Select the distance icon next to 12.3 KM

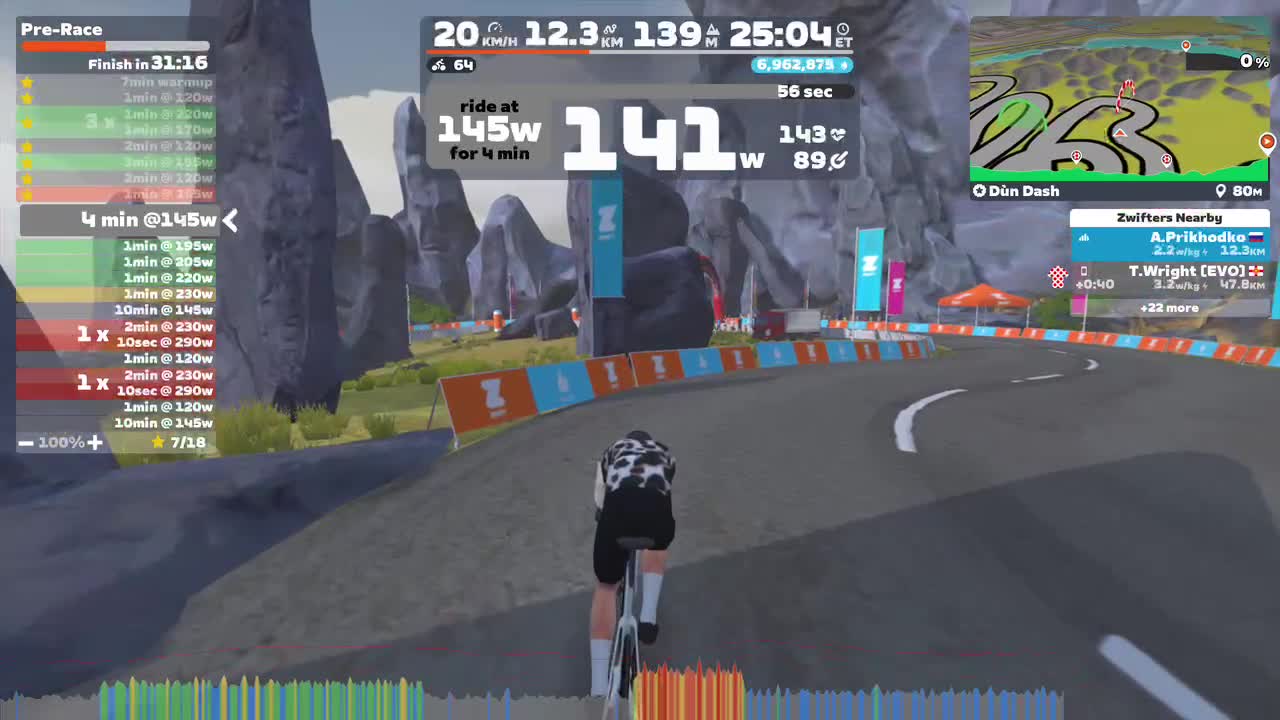609,28
